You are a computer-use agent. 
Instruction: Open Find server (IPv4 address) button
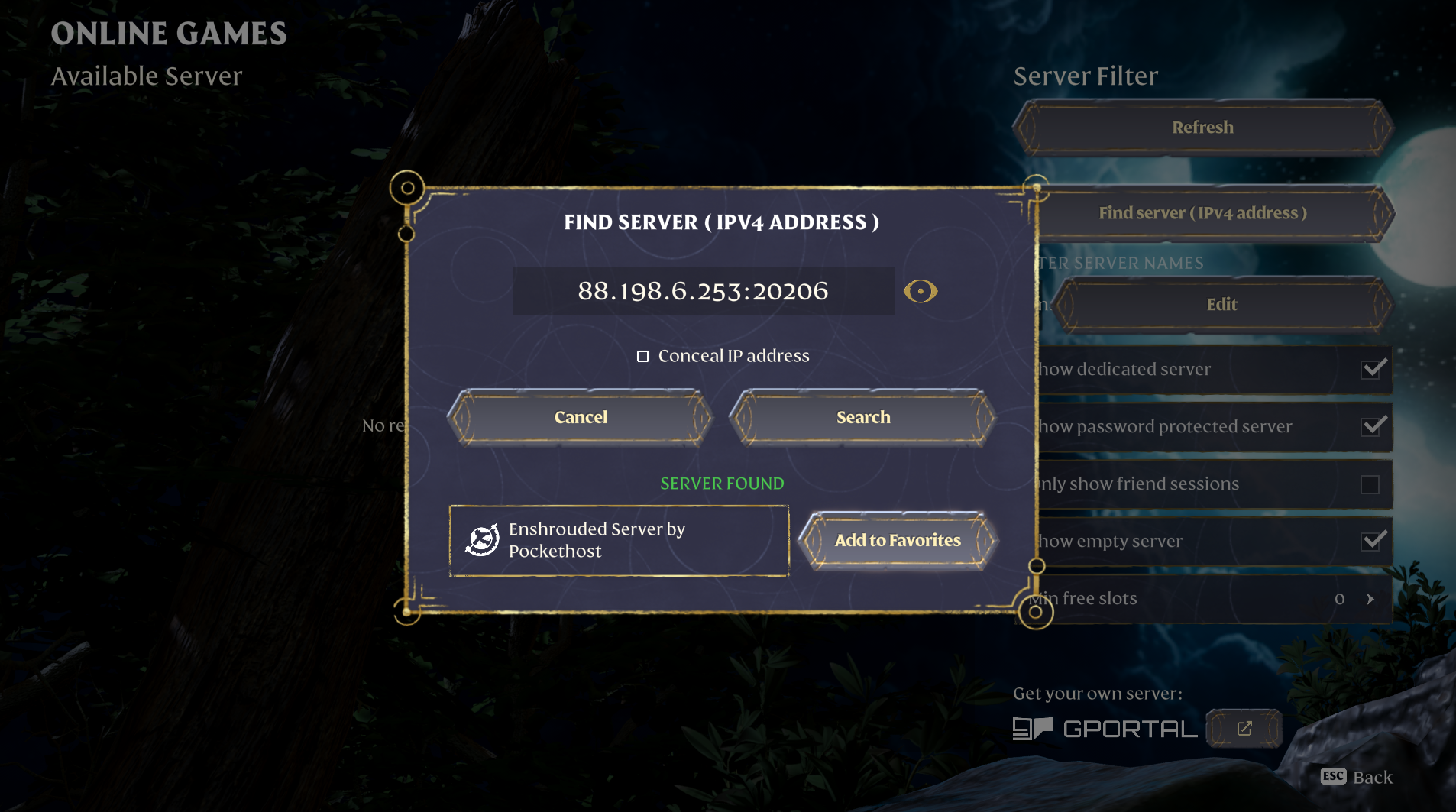(1215, 213)
